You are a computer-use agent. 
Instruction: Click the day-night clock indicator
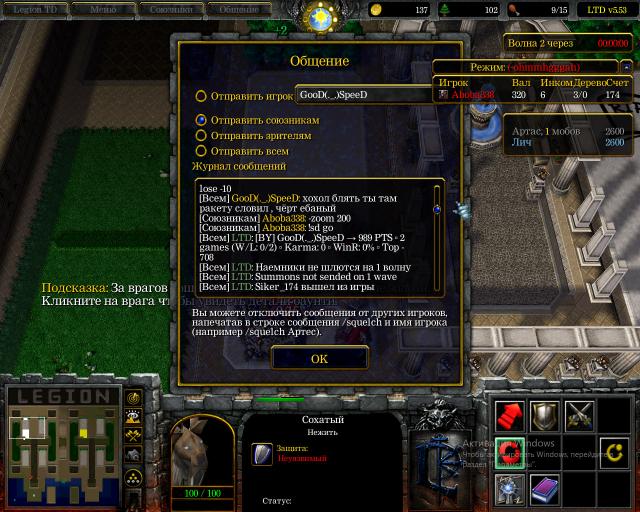tap(320, 16)
